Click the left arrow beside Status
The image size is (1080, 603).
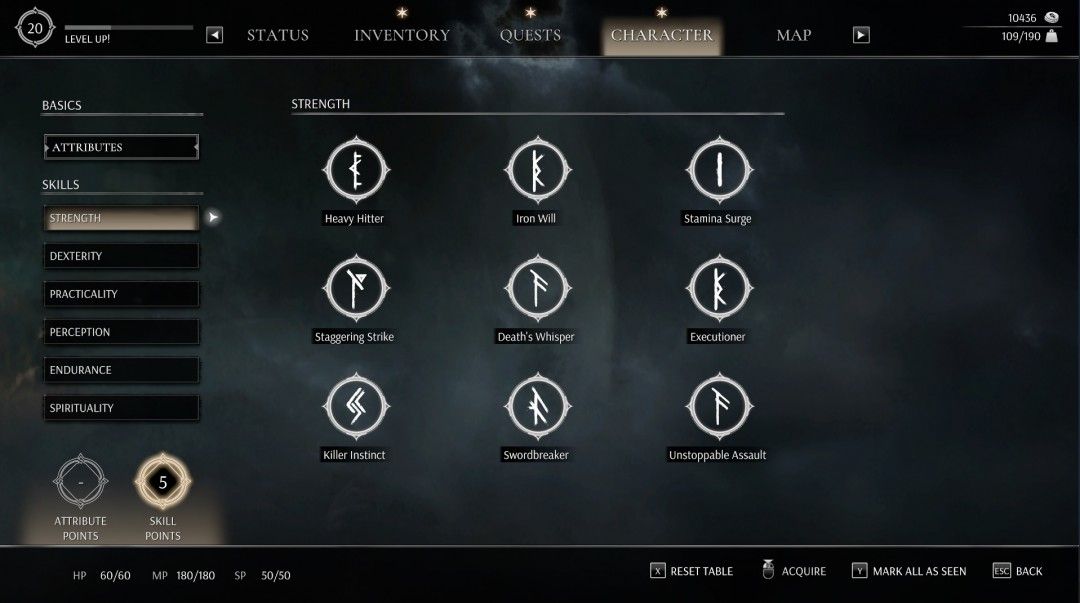(x=215, y=35)
